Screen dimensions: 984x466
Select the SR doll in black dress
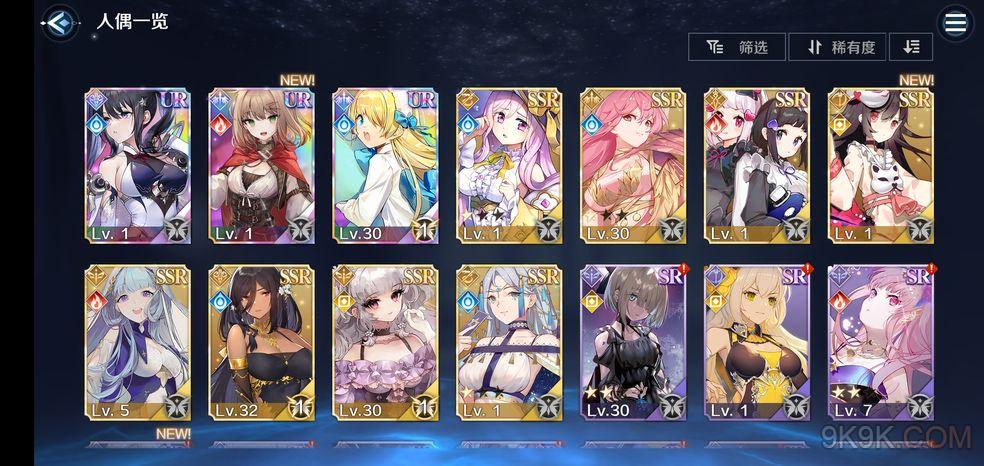point(633,342)
